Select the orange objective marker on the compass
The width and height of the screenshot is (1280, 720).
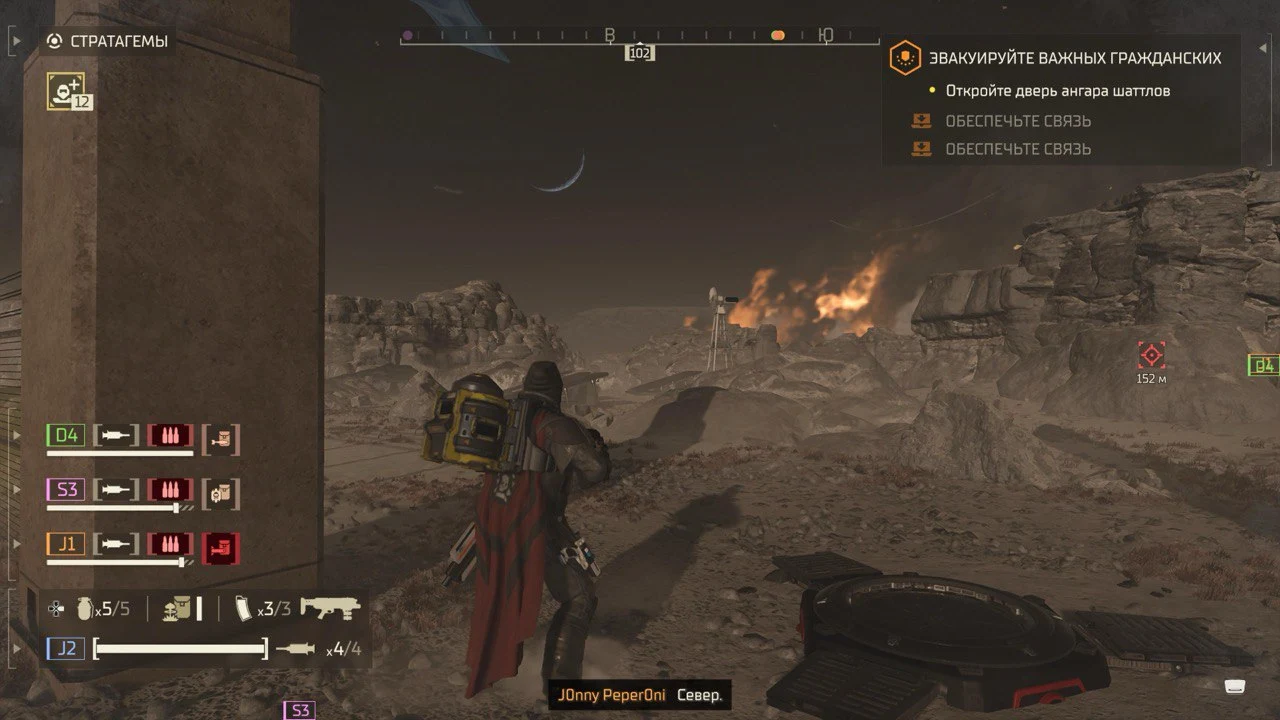point(777,36)
